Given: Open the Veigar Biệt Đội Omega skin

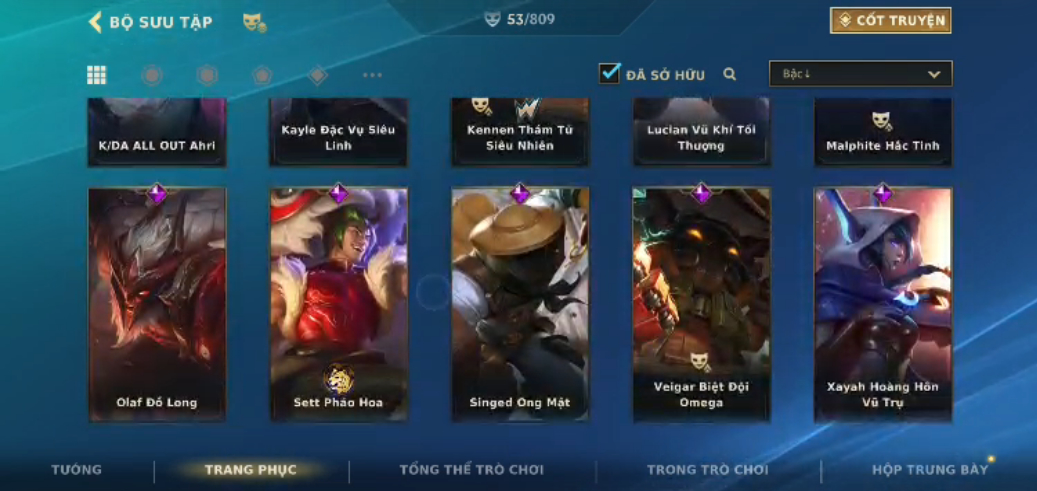Looking at the screenshot, I should pyautogui.click(x=701, y=305).
